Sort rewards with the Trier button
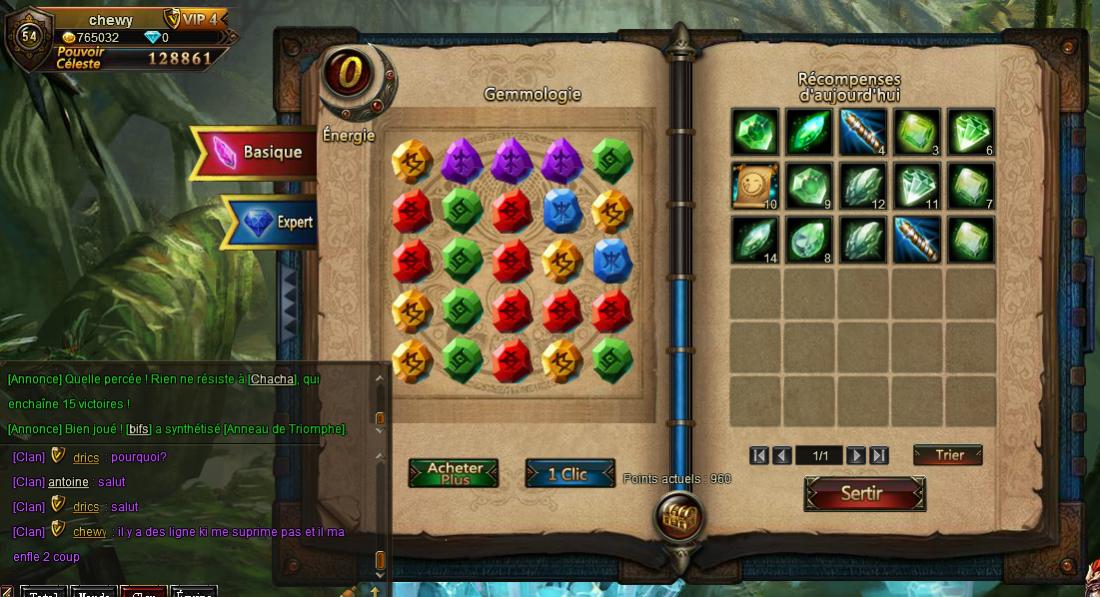This screenshot has width=1100, height=597. point(948,455)
